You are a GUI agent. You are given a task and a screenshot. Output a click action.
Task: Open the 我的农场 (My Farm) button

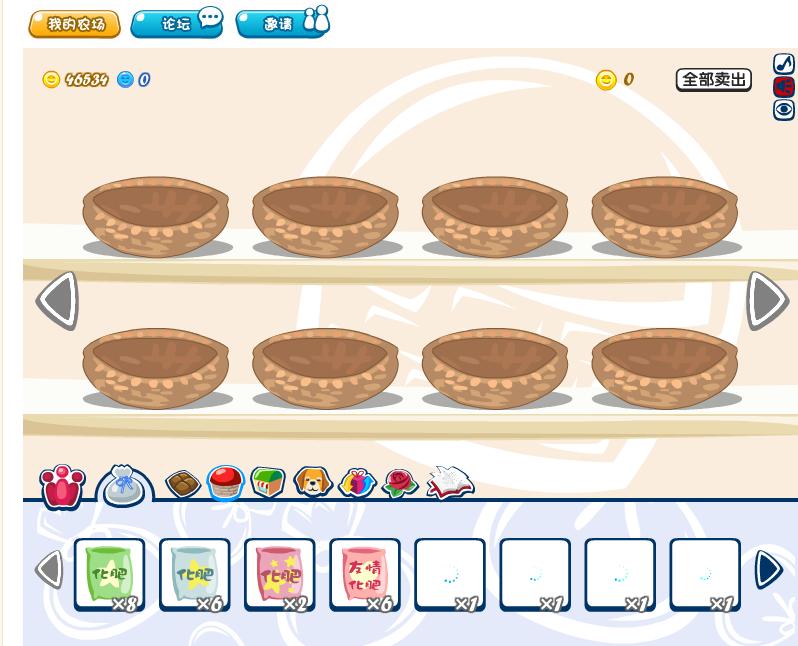point(74,24)
